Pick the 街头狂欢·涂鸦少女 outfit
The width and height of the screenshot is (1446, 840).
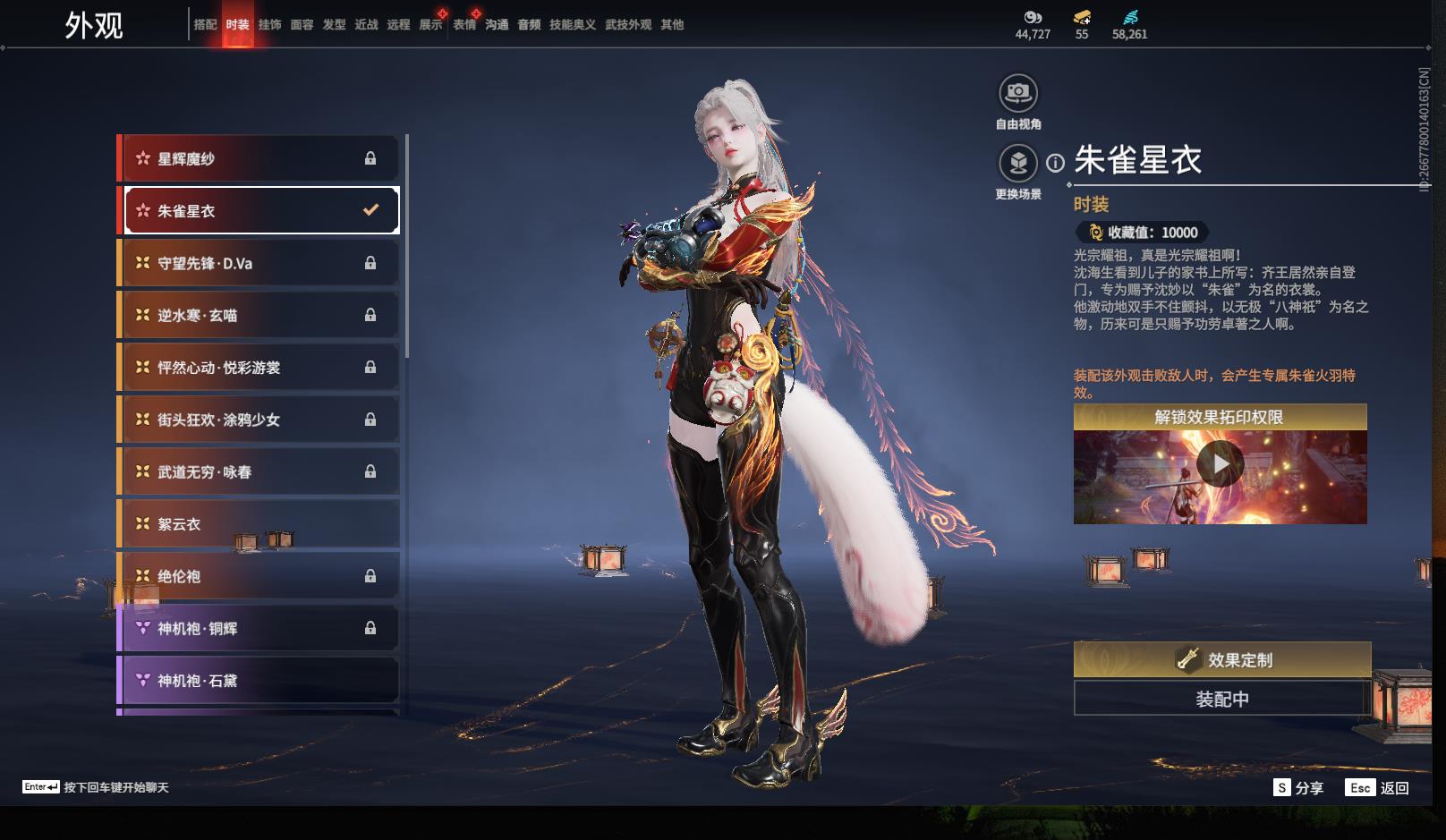(x=259, y=420)
